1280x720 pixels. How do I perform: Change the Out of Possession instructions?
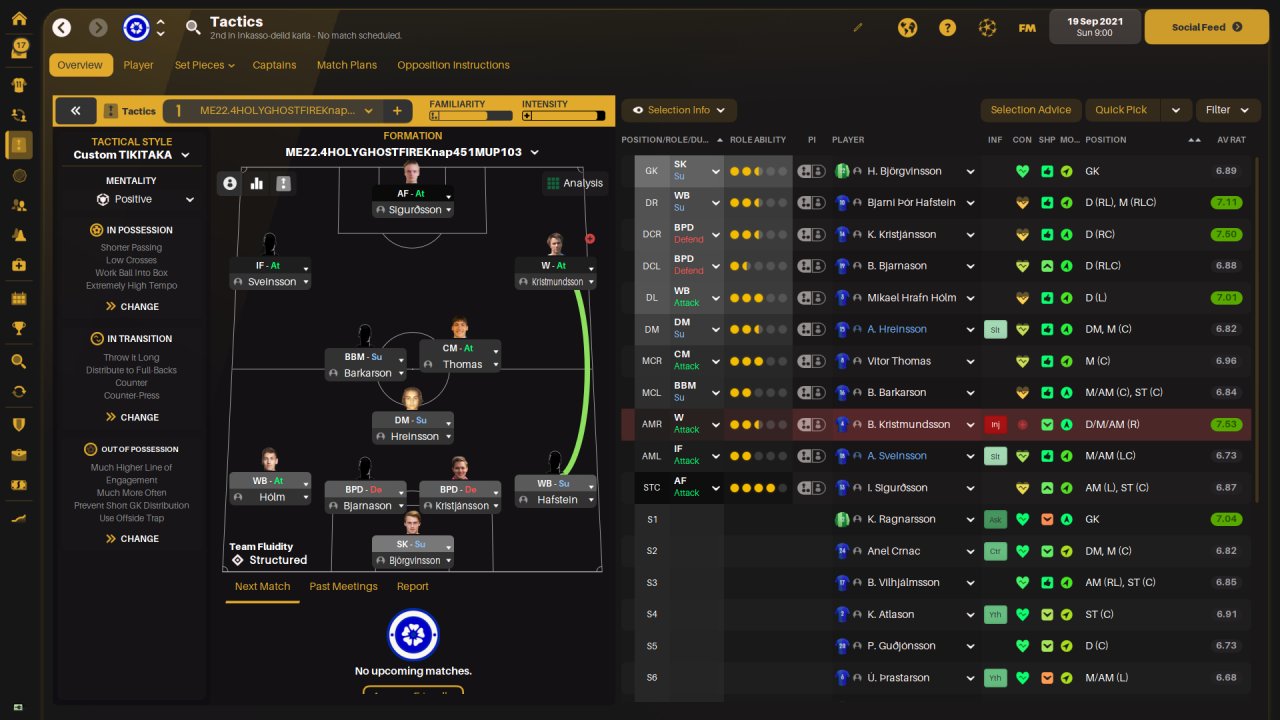tap(132, 538)
